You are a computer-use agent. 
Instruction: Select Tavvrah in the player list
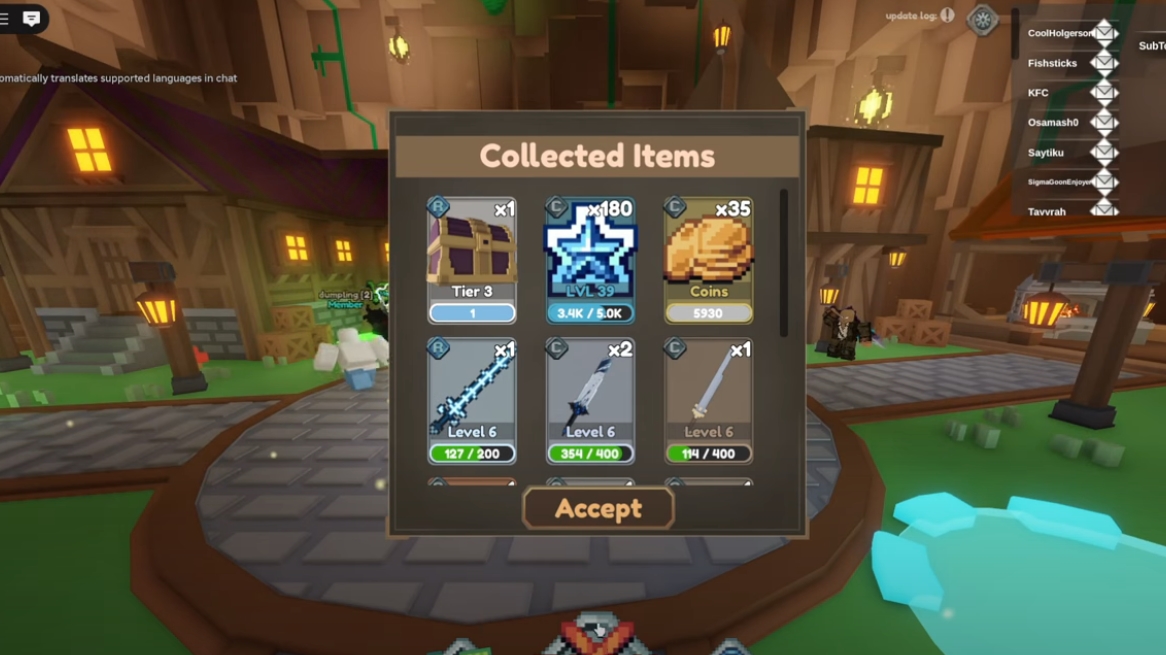tap(1047, 211)
